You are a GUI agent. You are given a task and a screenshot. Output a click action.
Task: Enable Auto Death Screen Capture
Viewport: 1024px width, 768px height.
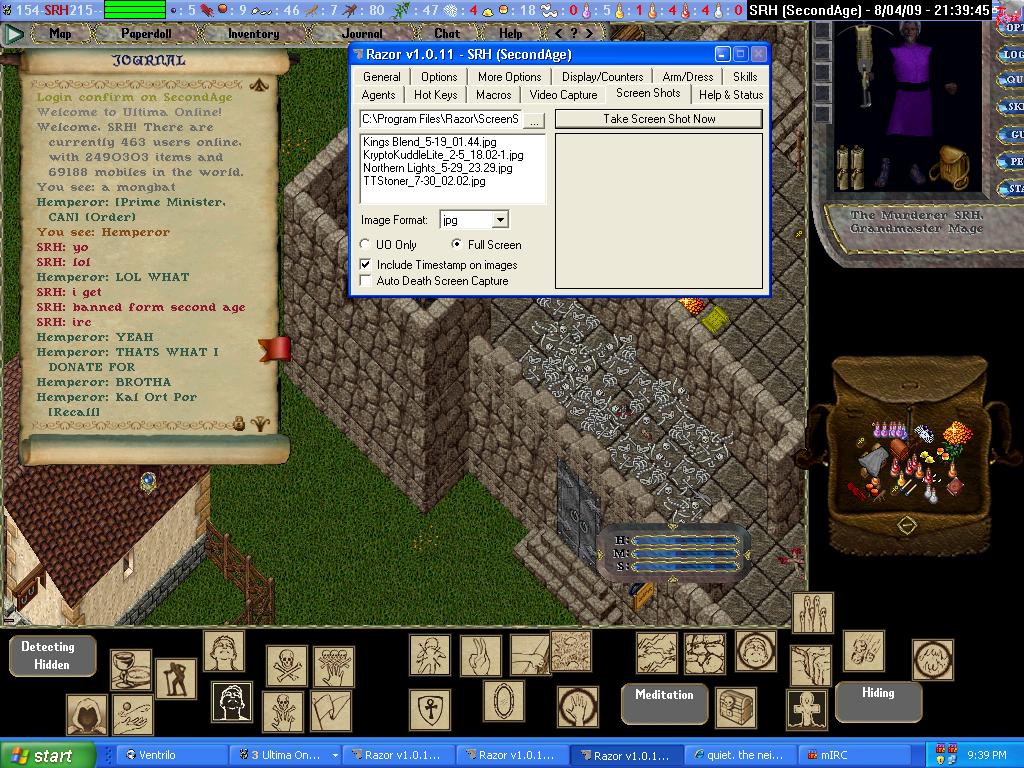pyautogui.click(x=365, y=281)
